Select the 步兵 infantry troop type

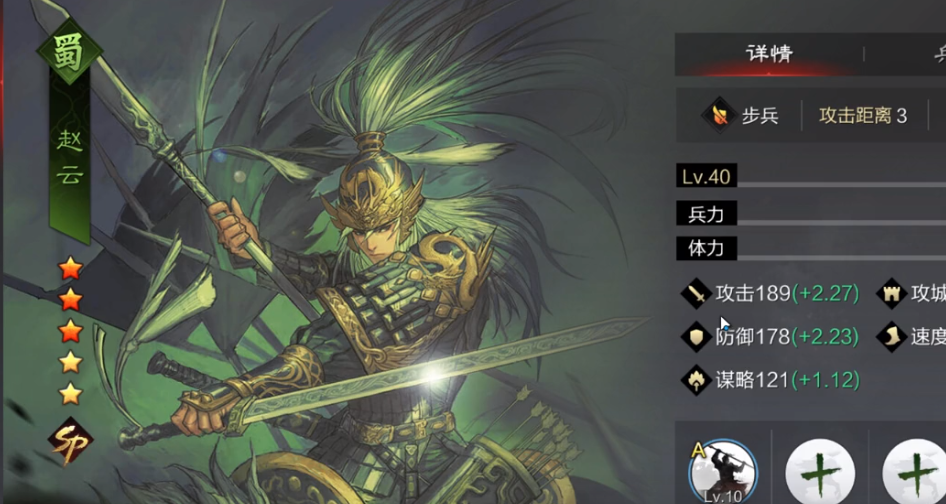[x=742, y=115]
